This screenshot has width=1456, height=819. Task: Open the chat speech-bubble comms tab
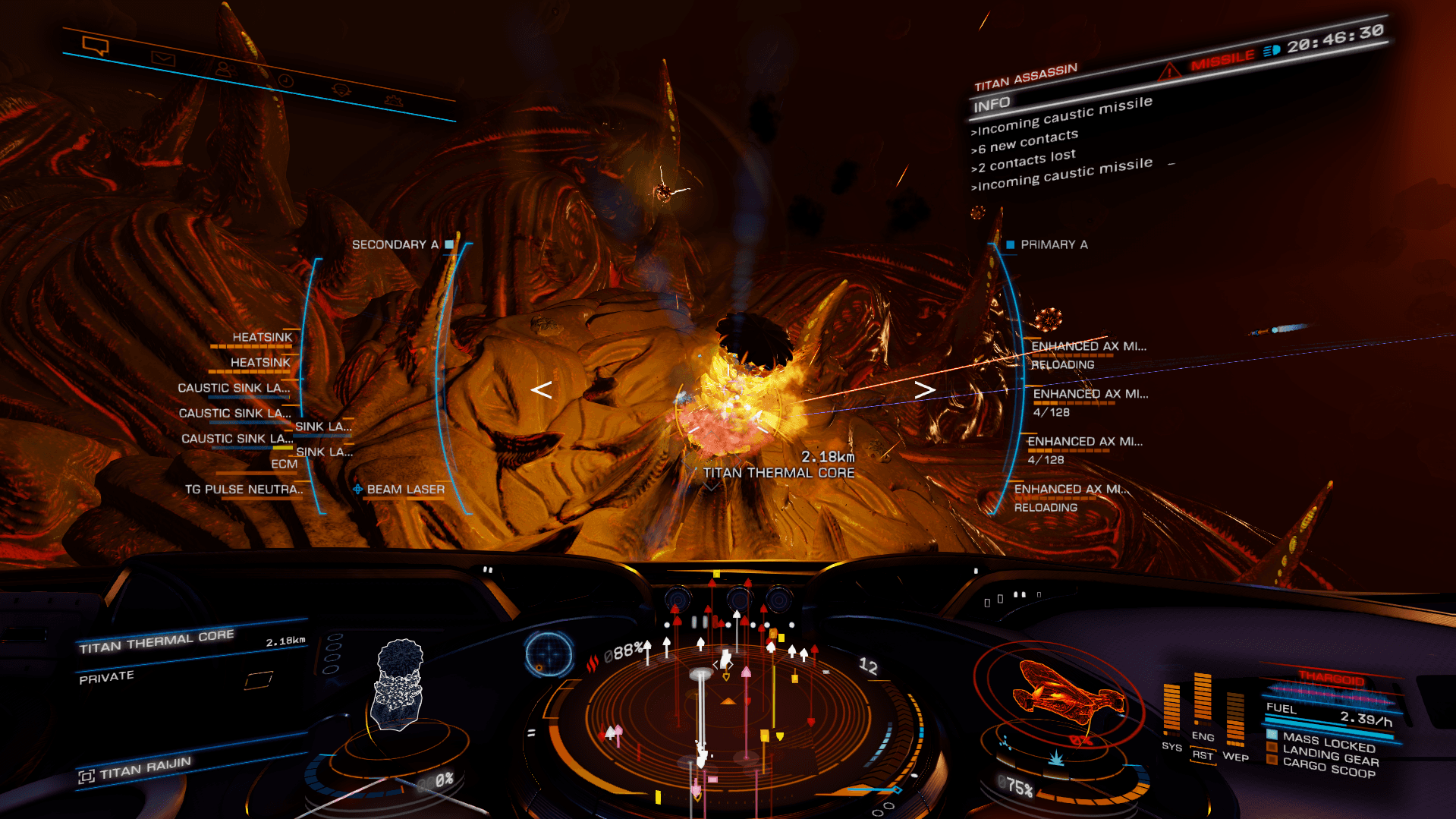pyautogui.click(x=96, y=47)
